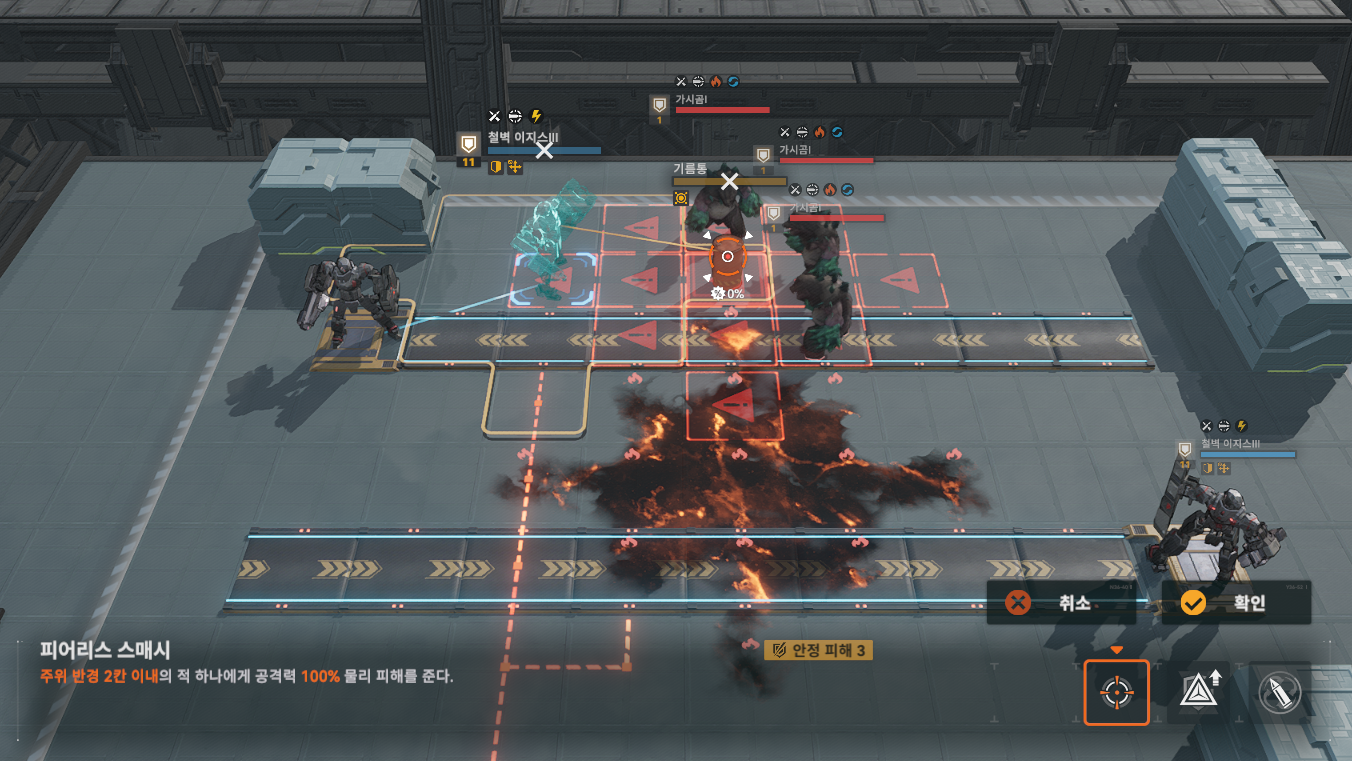Image resolution: width=1352 pixels, height=761 pixels.
Task: Click the orange target reticle tile
Action: pos(728,257)
